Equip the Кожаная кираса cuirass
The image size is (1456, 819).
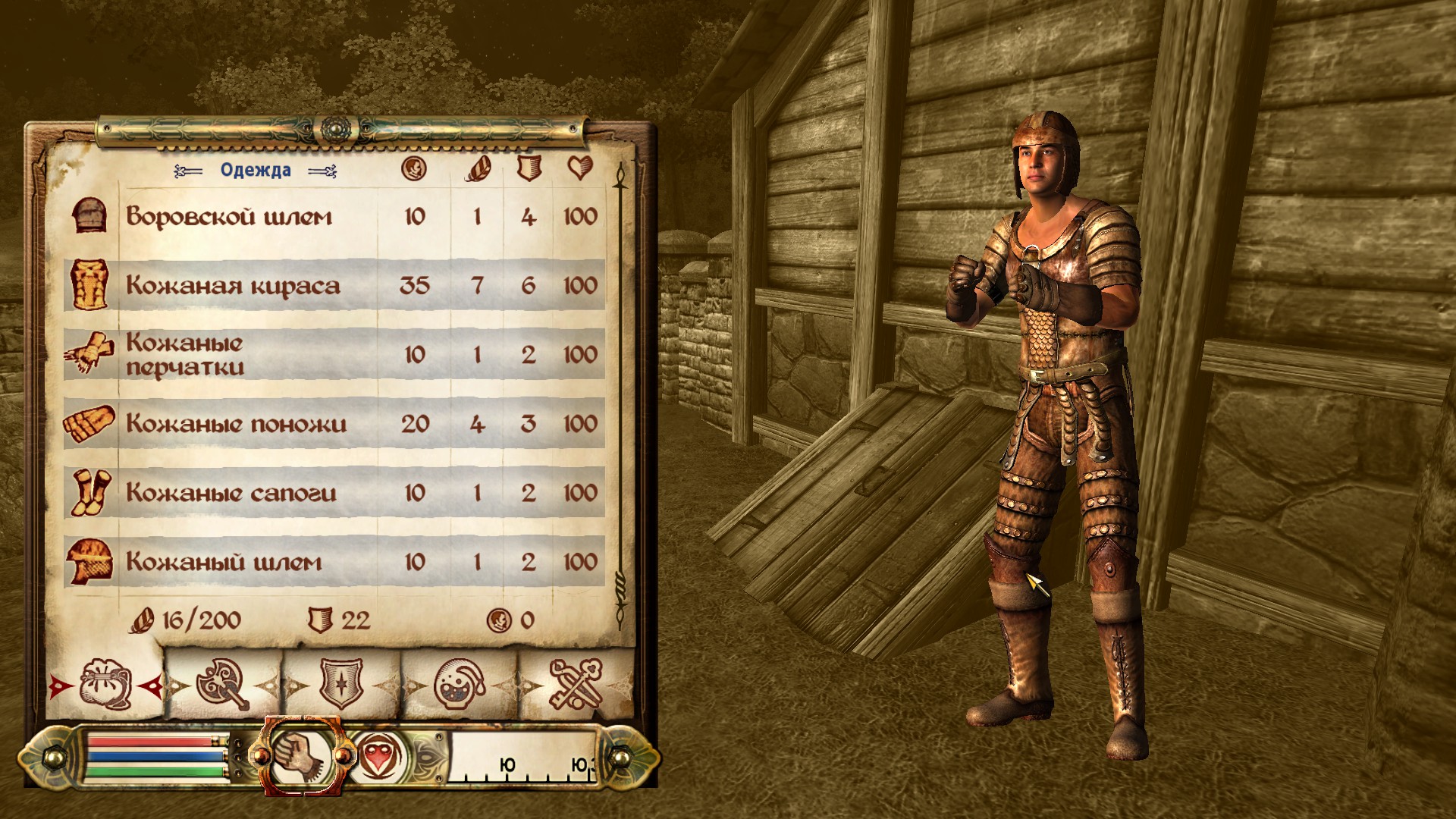pos(233,286)
